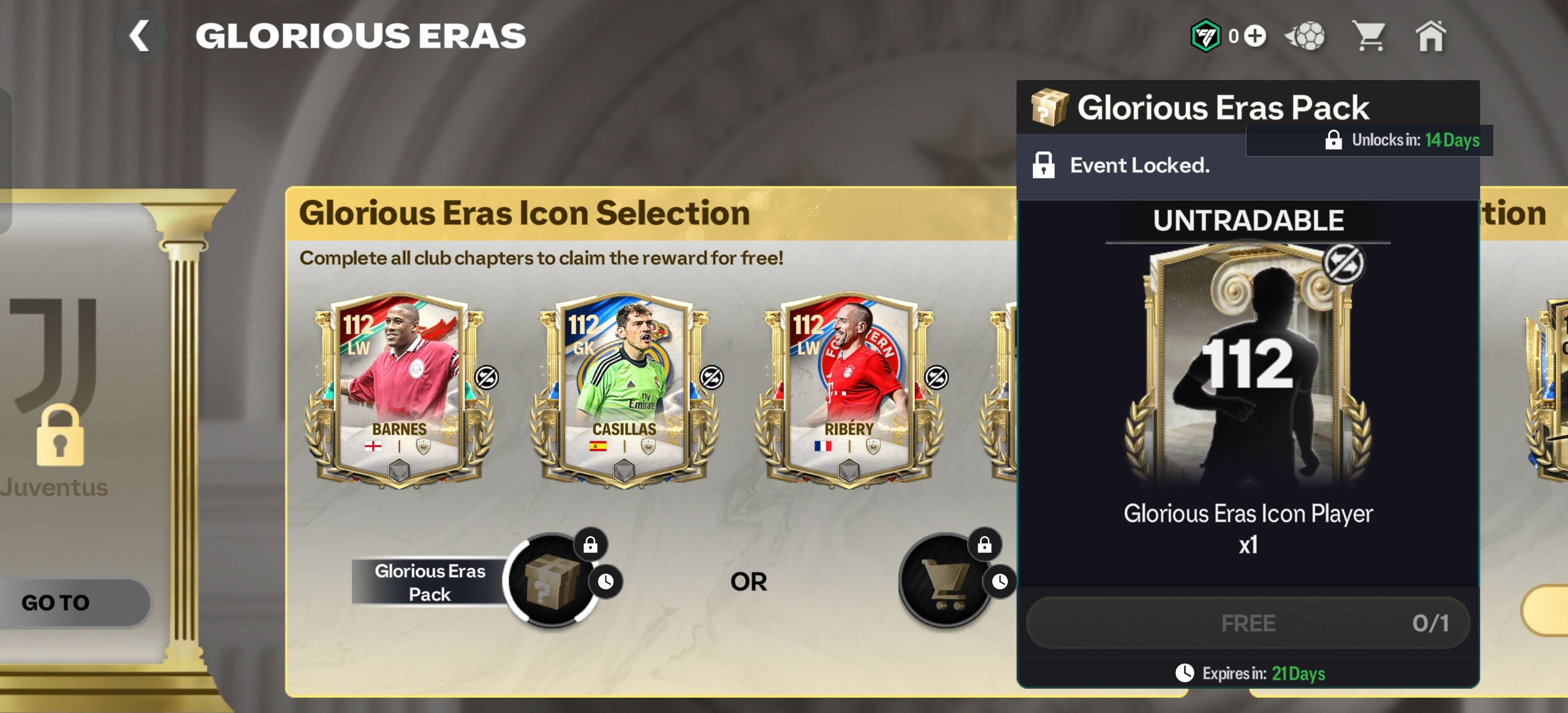The width and height of the screenshot is (1568, 713).
Task: Add FC Points with the plus icon
Action: point(1255,36)
